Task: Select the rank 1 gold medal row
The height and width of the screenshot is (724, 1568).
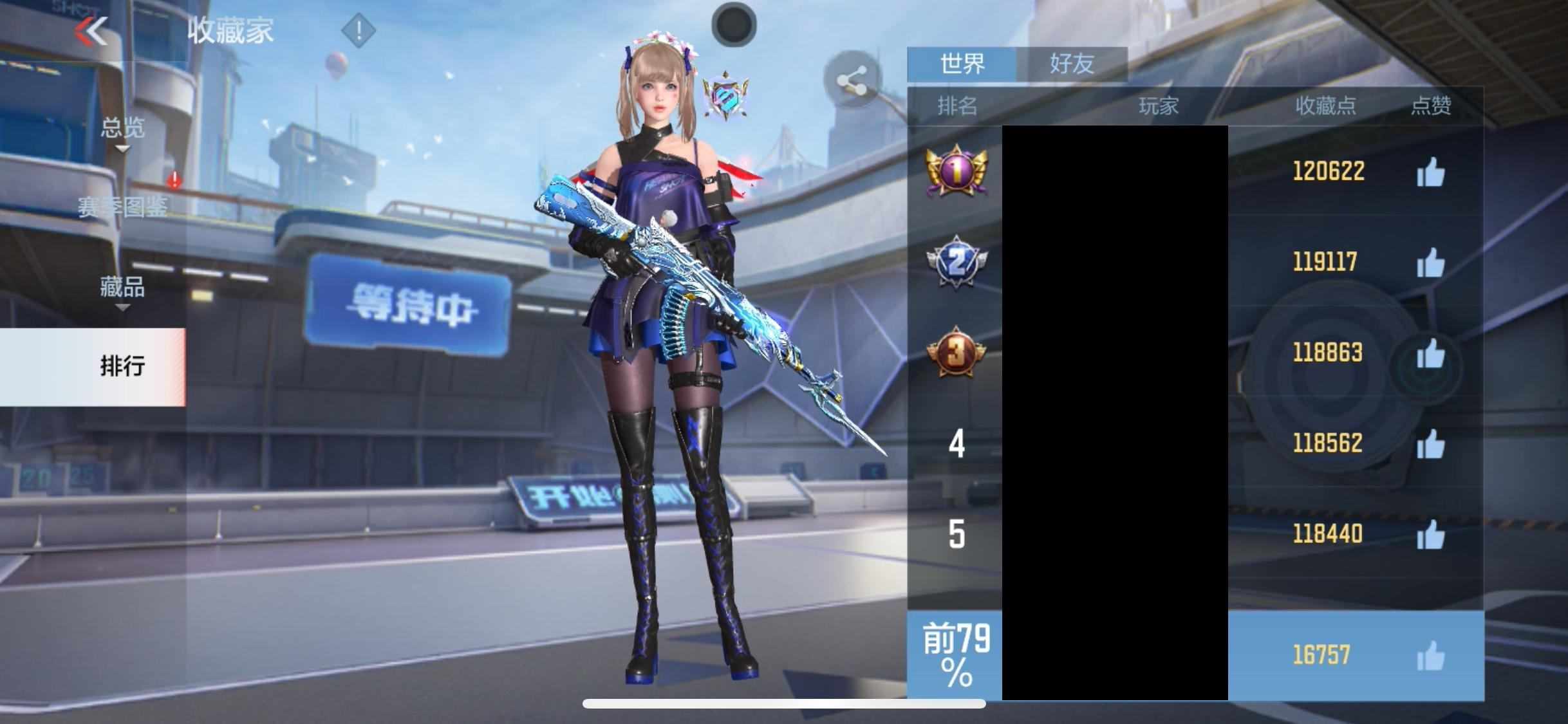Action: tap(957, 171)
